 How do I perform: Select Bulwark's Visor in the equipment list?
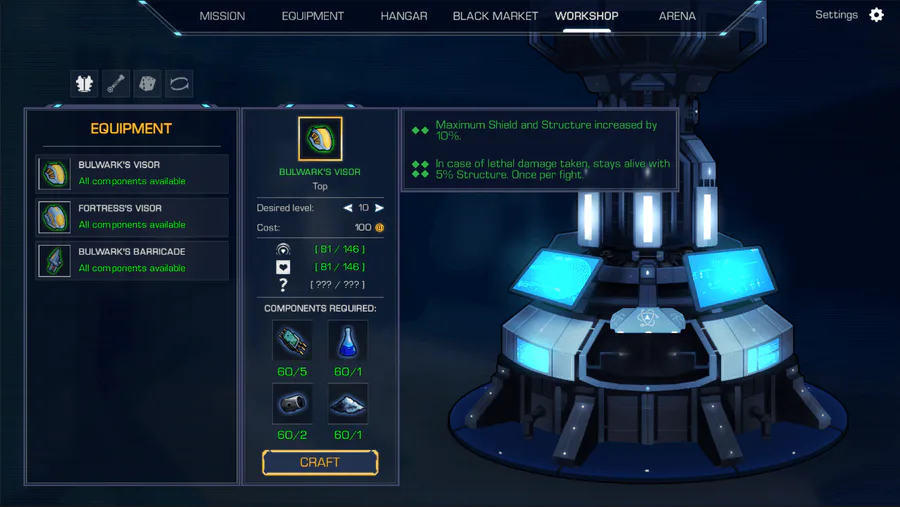(132, 173)
